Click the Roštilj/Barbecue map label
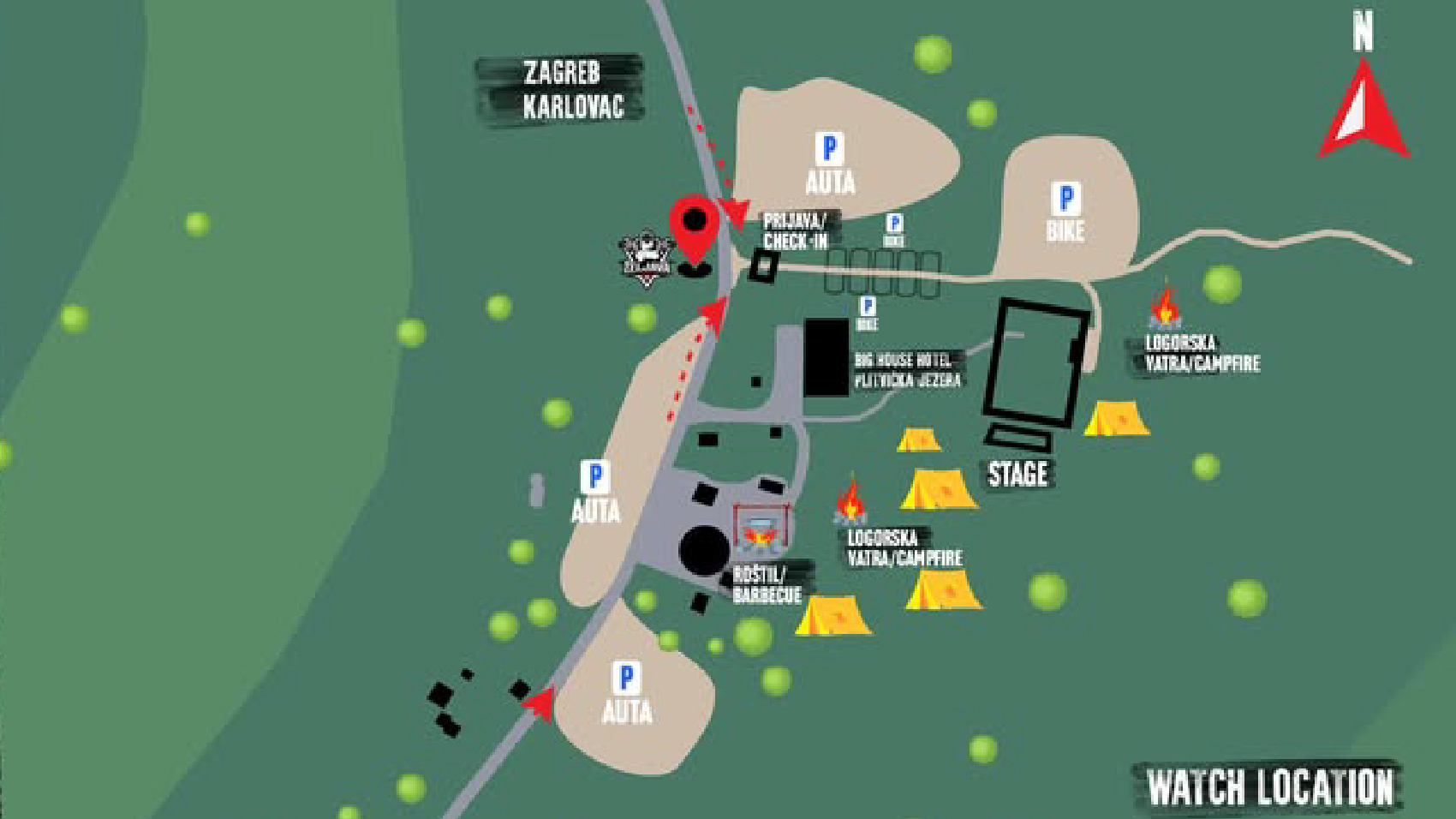 coord(767,584)
